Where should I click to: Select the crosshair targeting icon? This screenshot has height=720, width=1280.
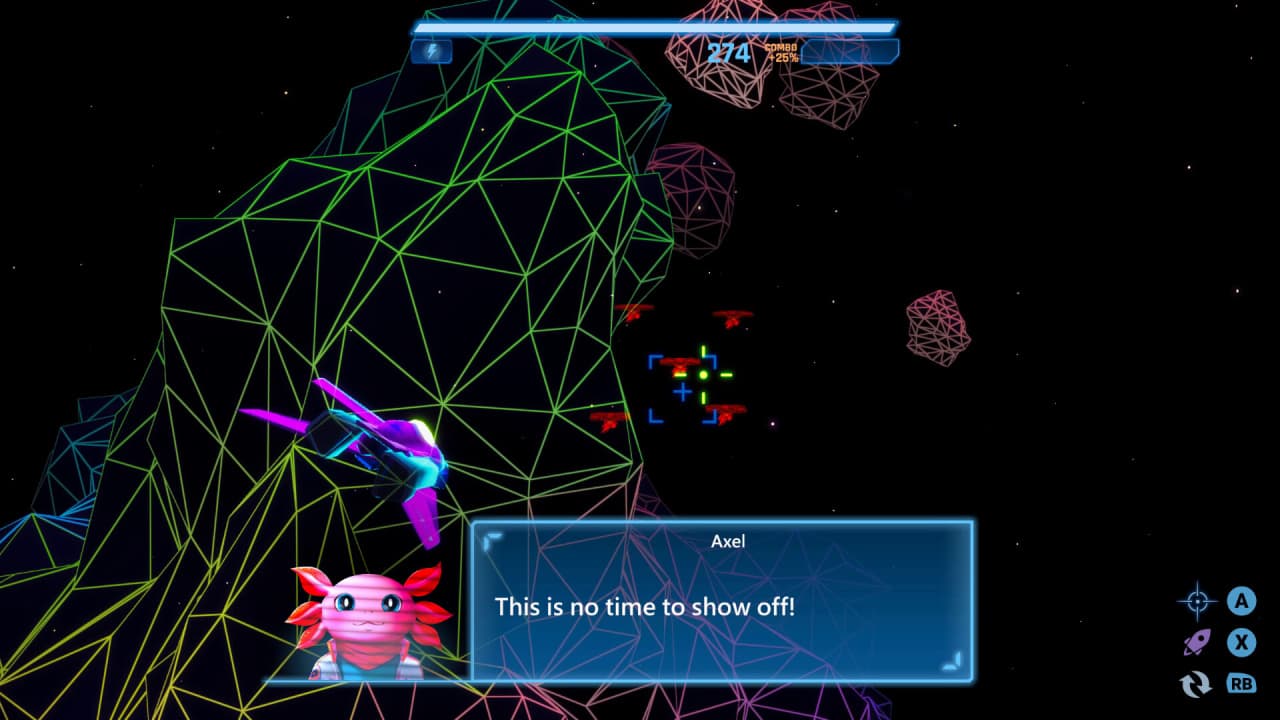click(1196, 601)
